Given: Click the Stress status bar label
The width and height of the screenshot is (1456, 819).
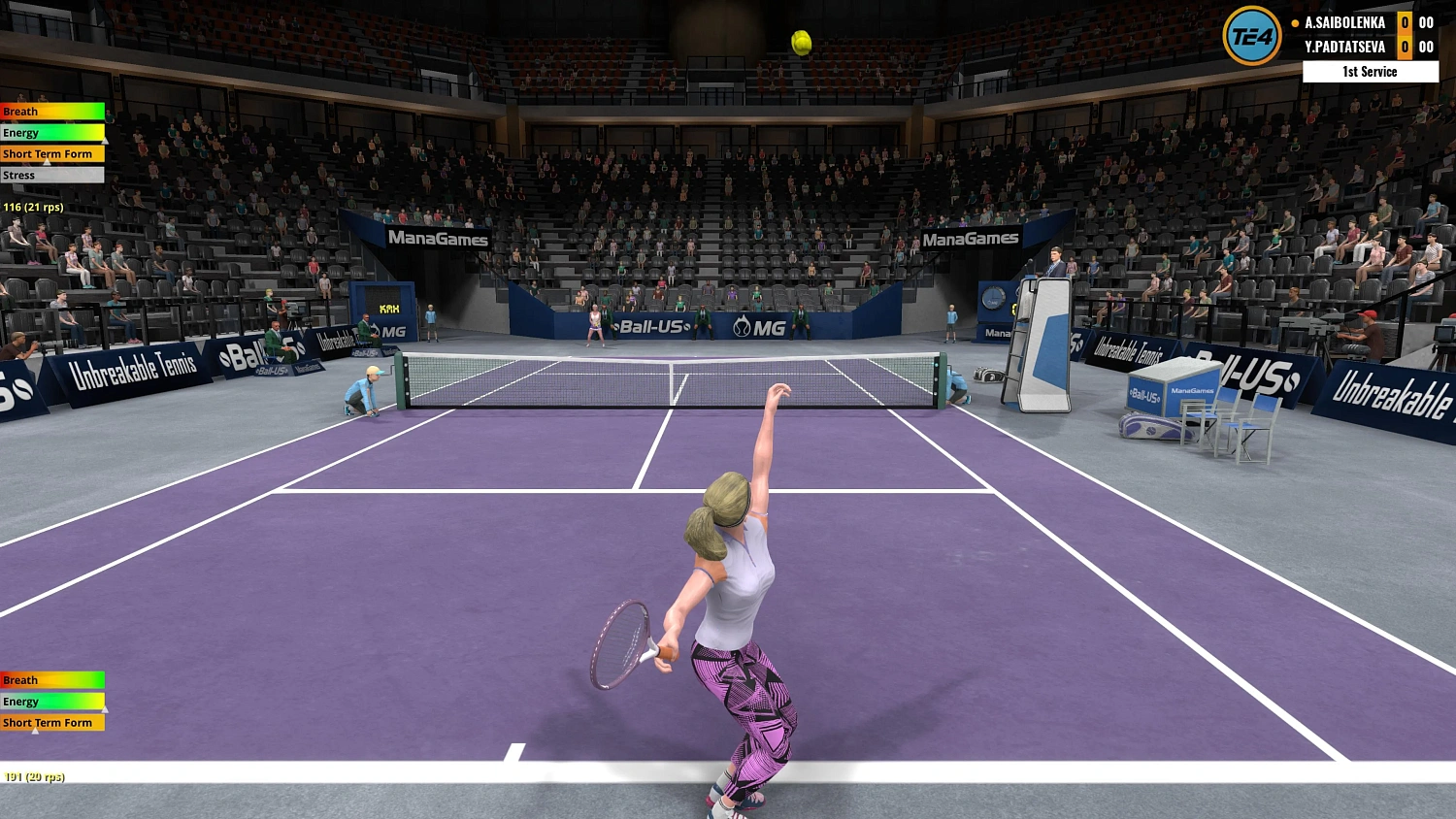Looking at the screenshot, I should tap(18, 175).
